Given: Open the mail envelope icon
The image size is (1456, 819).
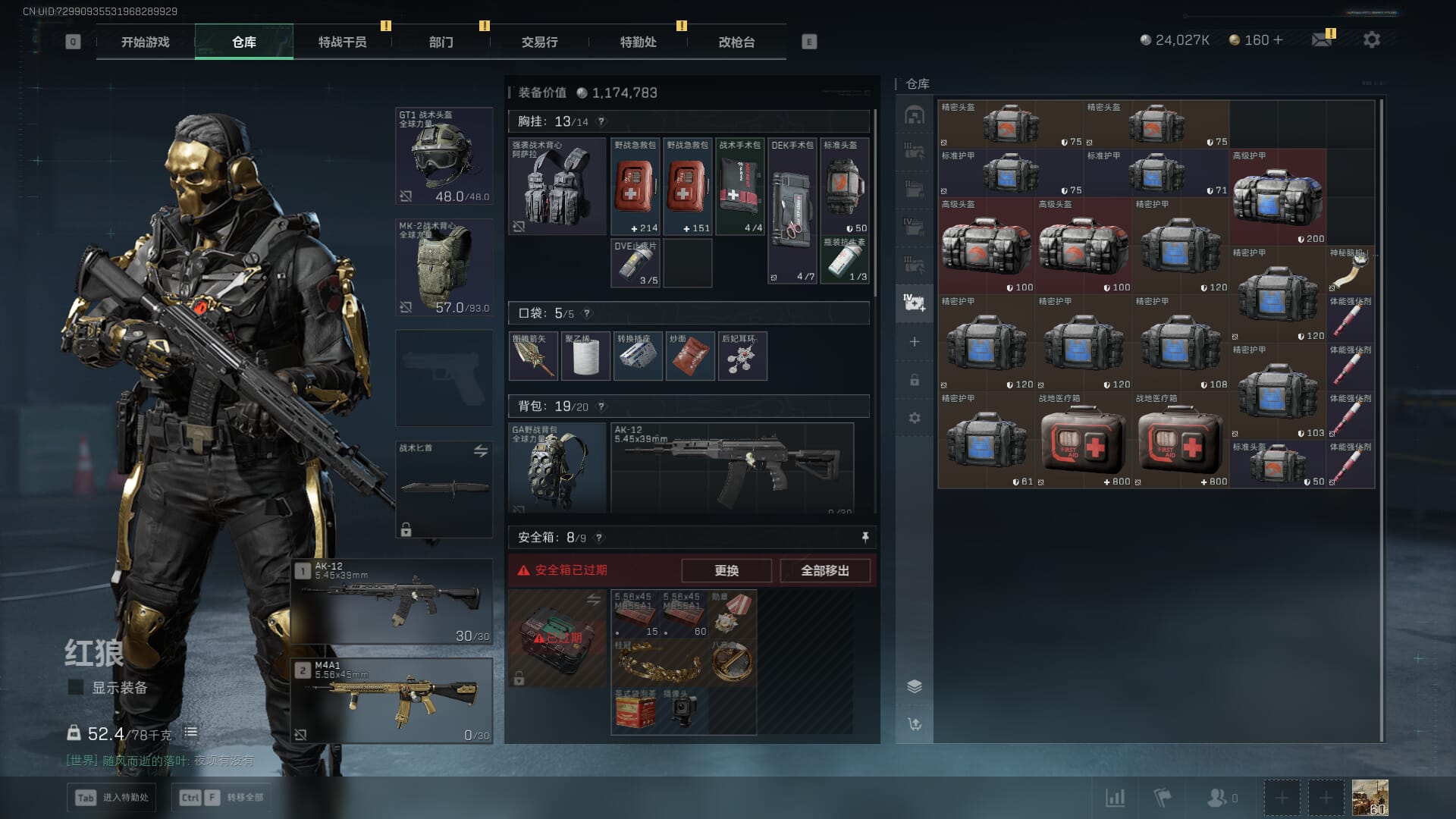Looking at the screenshot, I should point(1322,39).
